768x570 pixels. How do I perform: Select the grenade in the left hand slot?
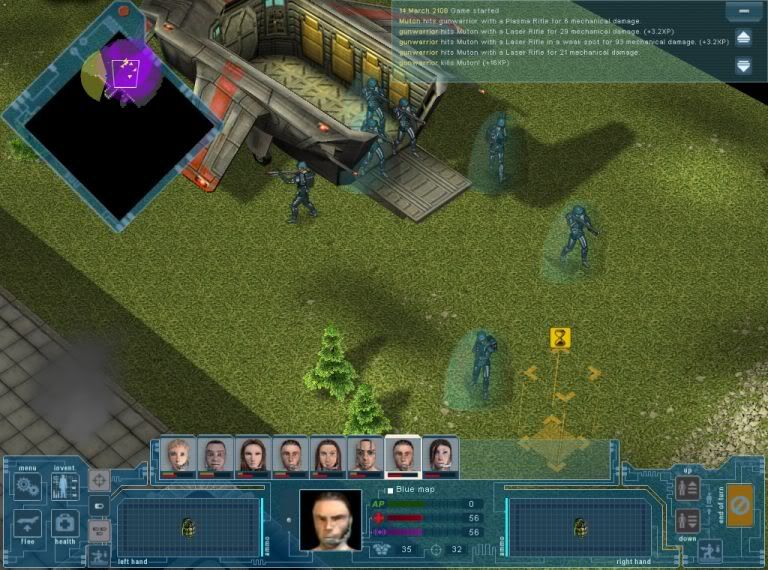point(187,527)
